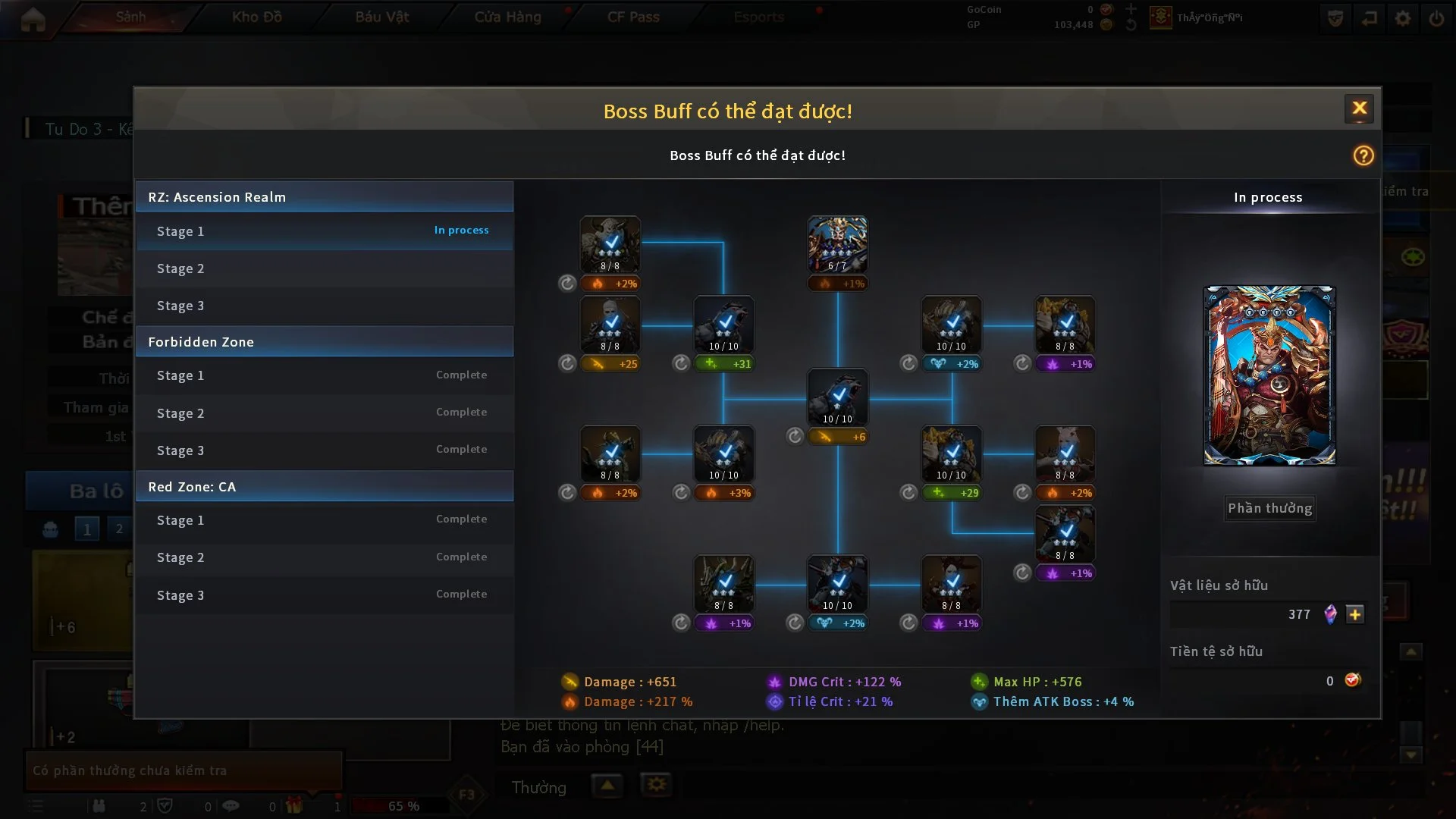The image size is (1456, 819).
Task: Add materials with the plus button
Action: tap(1355, 614)
